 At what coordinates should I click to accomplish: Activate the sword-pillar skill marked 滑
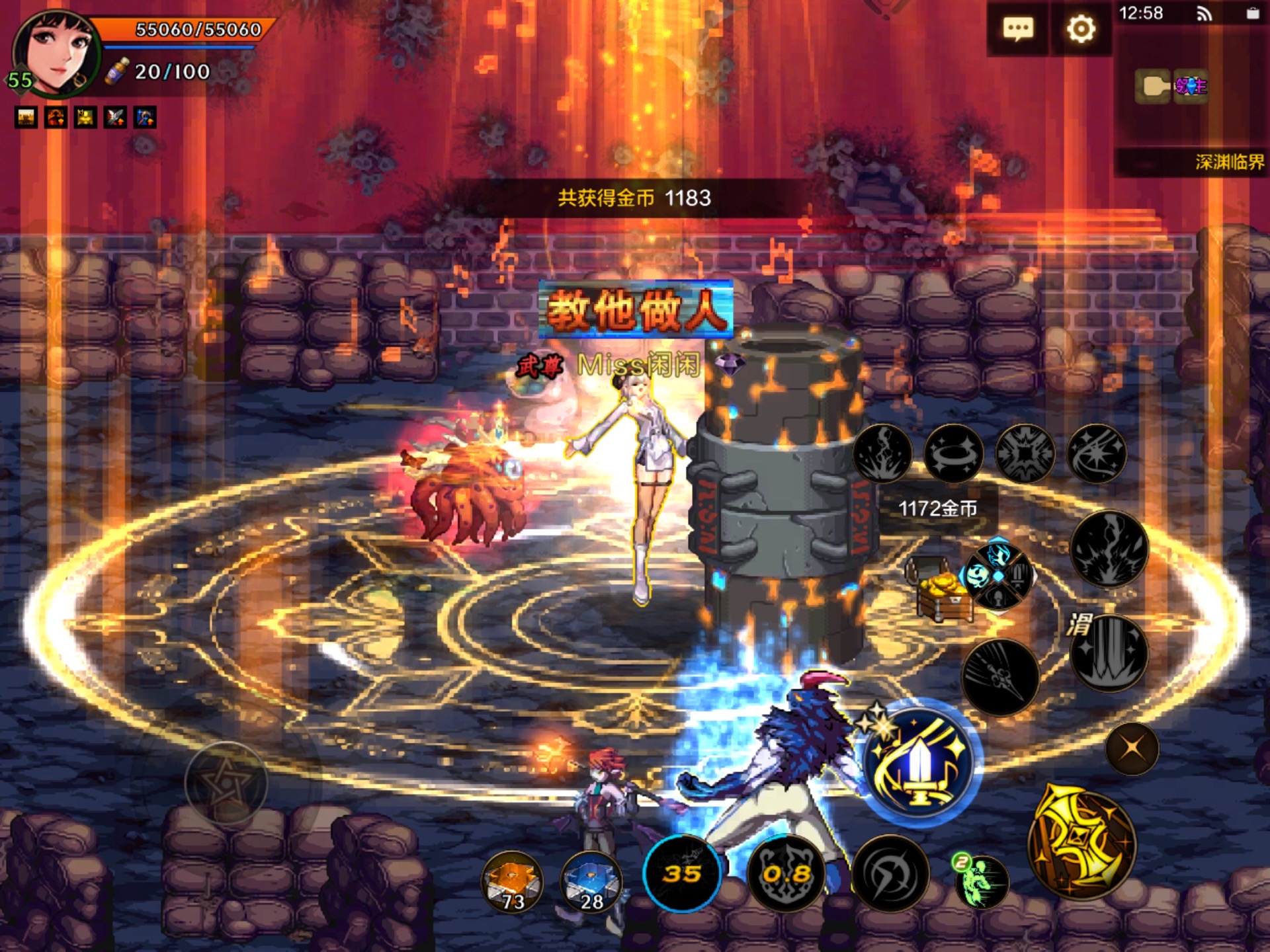[x=1109, y=653]
